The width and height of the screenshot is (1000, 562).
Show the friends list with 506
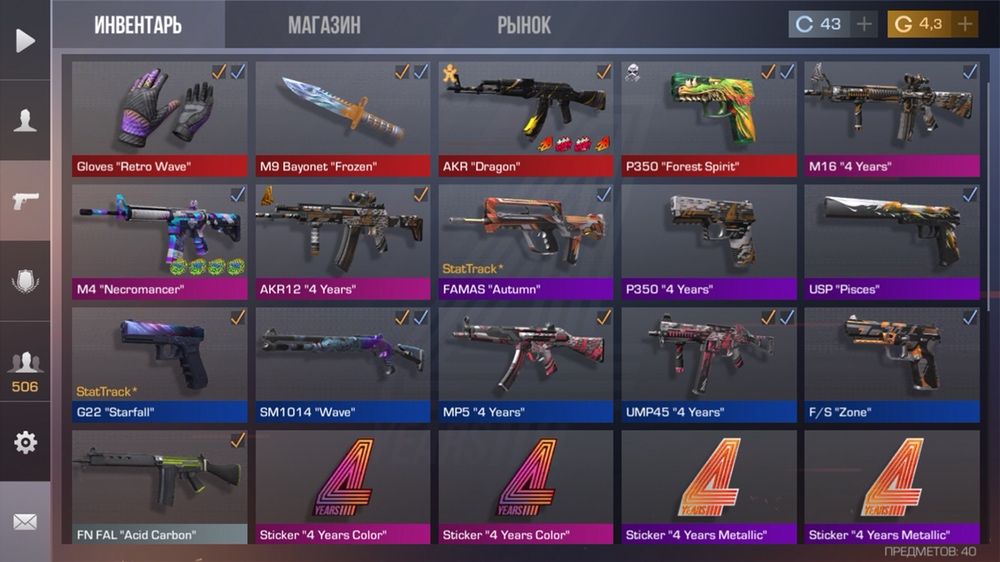25,371
